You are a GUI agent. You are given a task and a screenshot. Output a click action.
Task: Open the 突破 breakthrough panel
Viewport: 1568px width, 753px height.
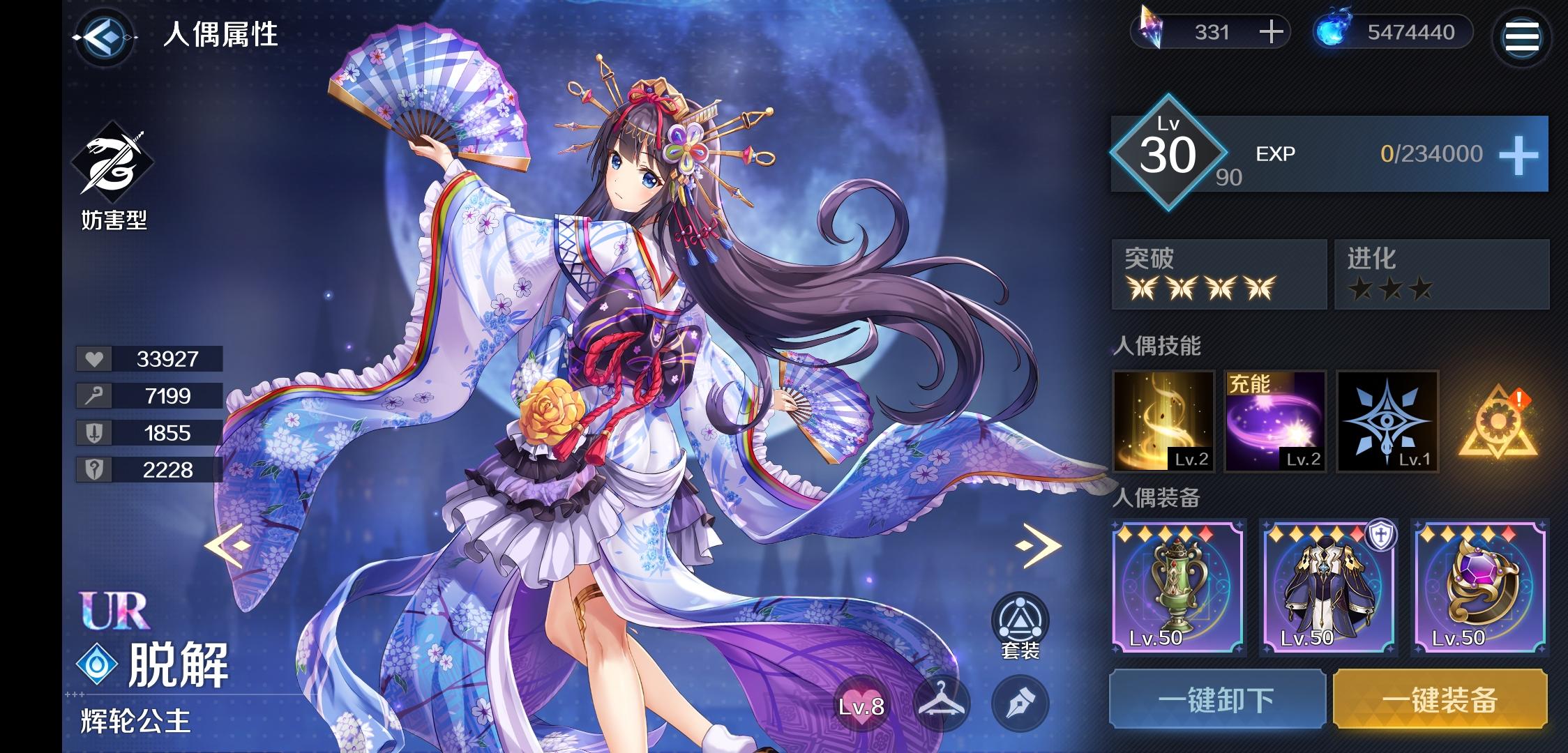click(1219, 275)
